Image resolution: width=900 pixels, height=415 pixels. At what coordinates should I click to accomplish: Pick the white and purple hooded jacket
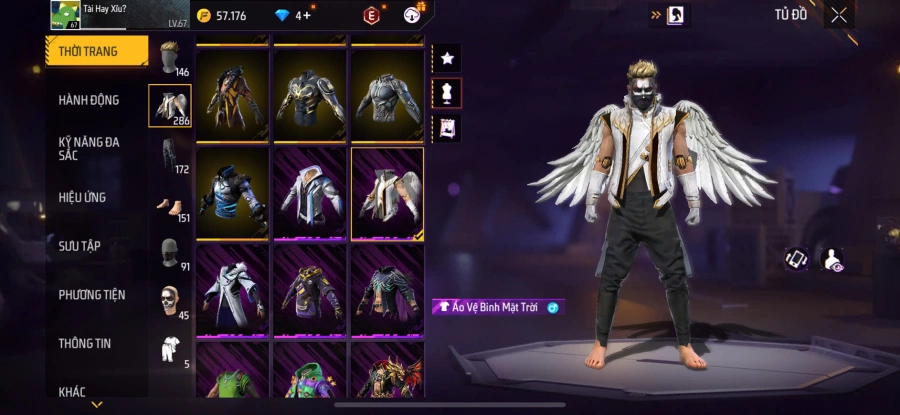(x=310, y=193)
